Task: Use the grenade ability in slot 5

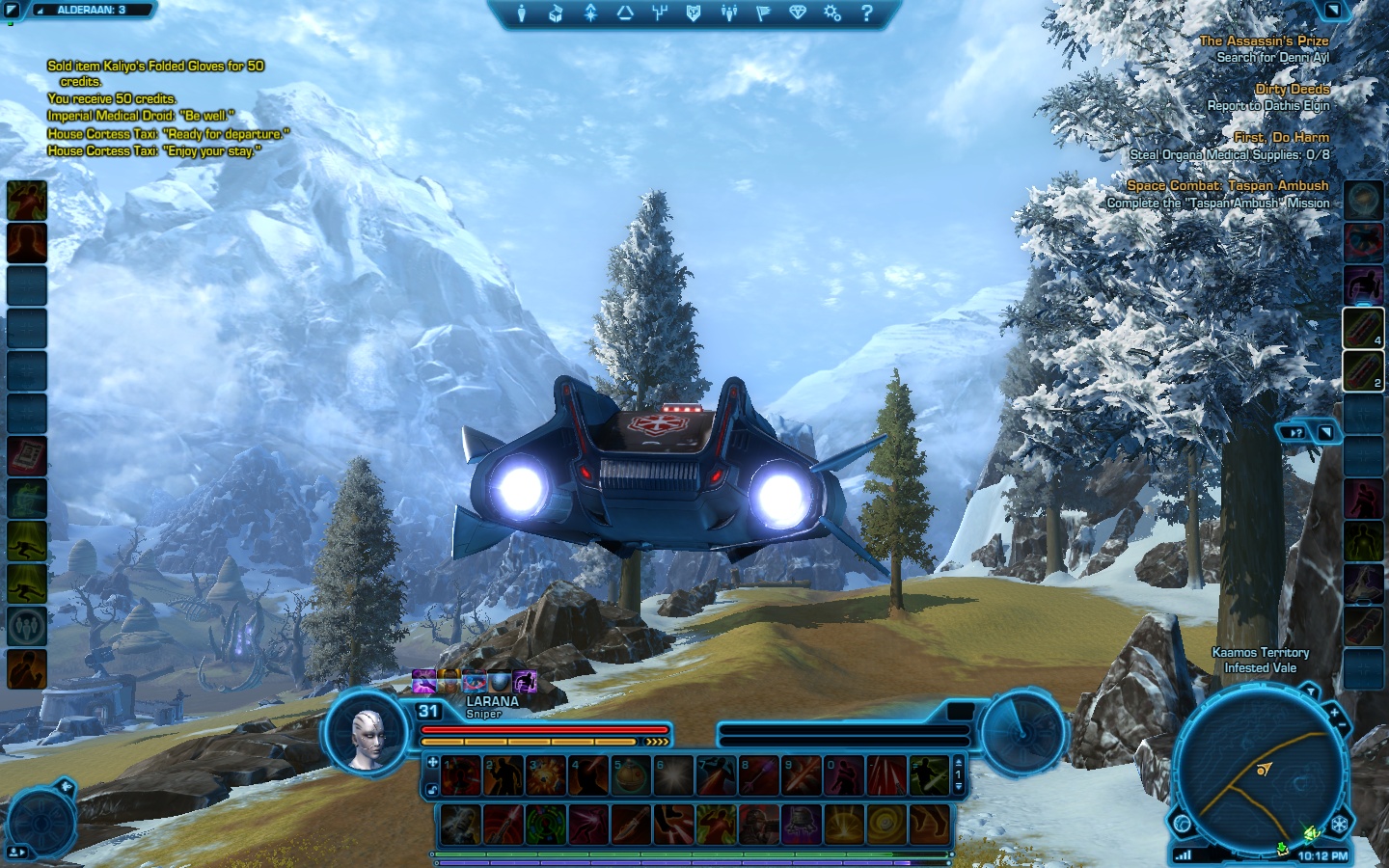Action: (632, 775)
